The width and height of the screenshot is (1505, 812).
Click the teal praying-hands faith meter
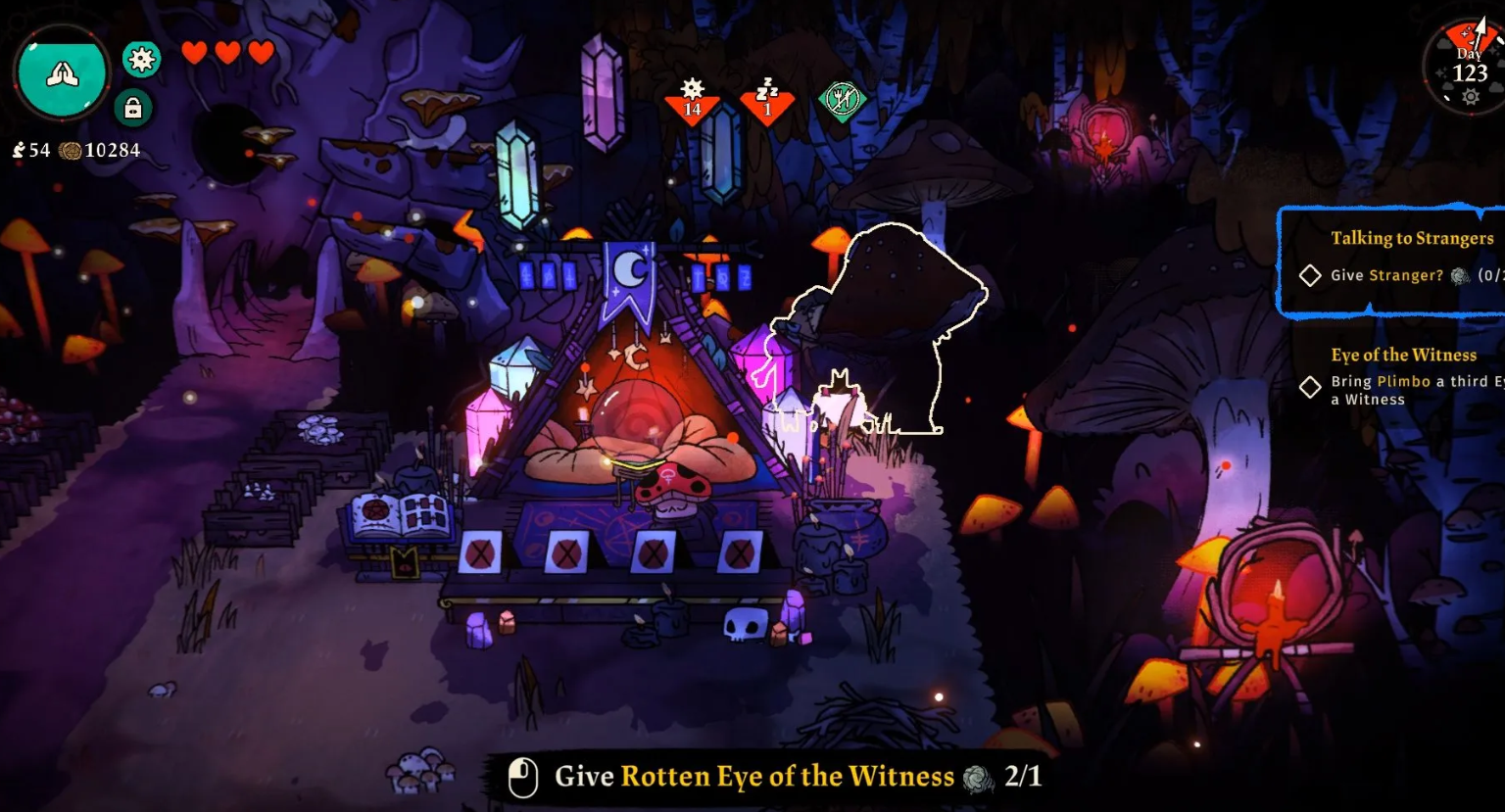tap(61, 74)
